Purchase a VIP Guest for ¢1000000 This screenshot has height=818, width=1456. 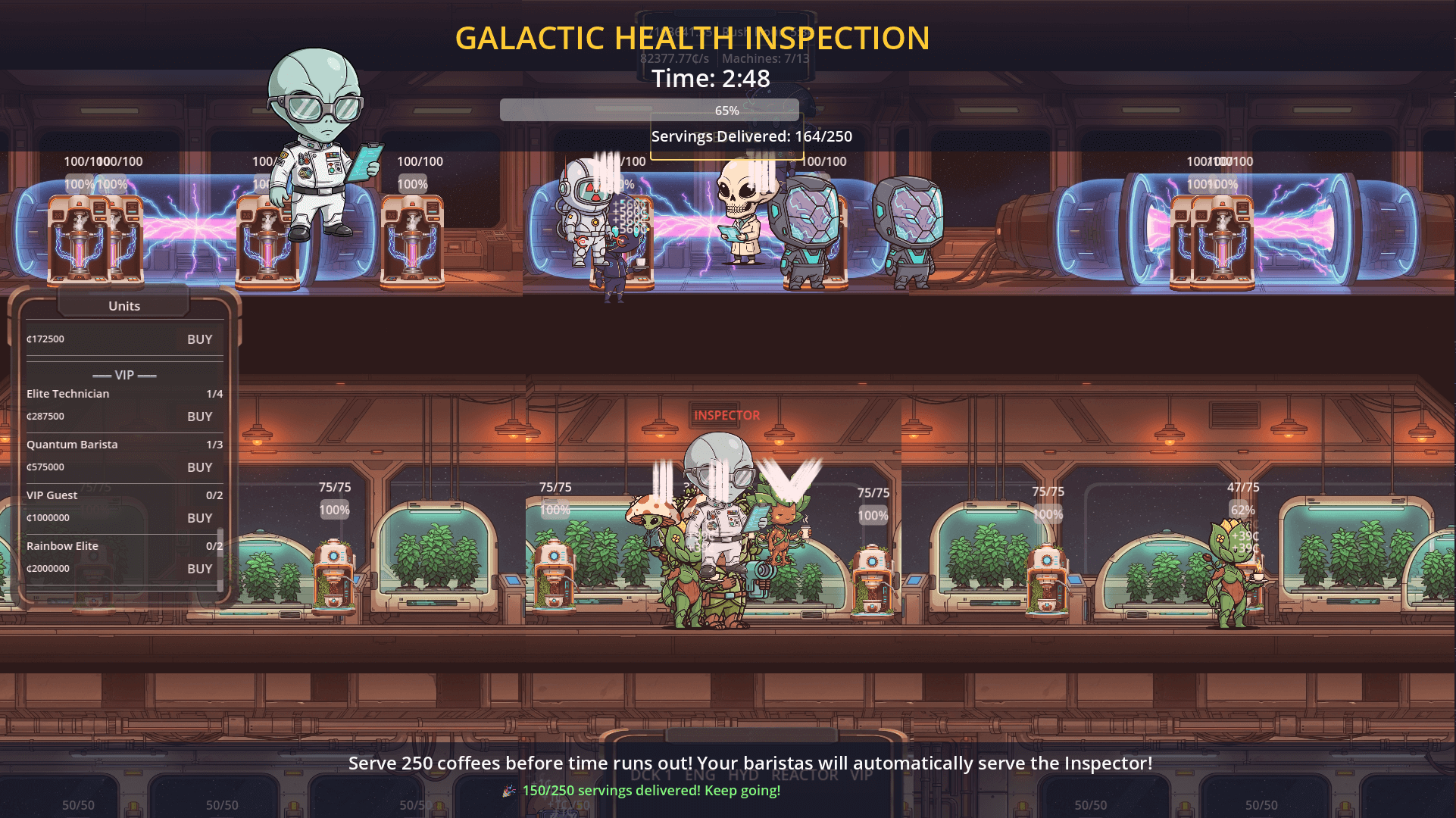coord(199,517)
